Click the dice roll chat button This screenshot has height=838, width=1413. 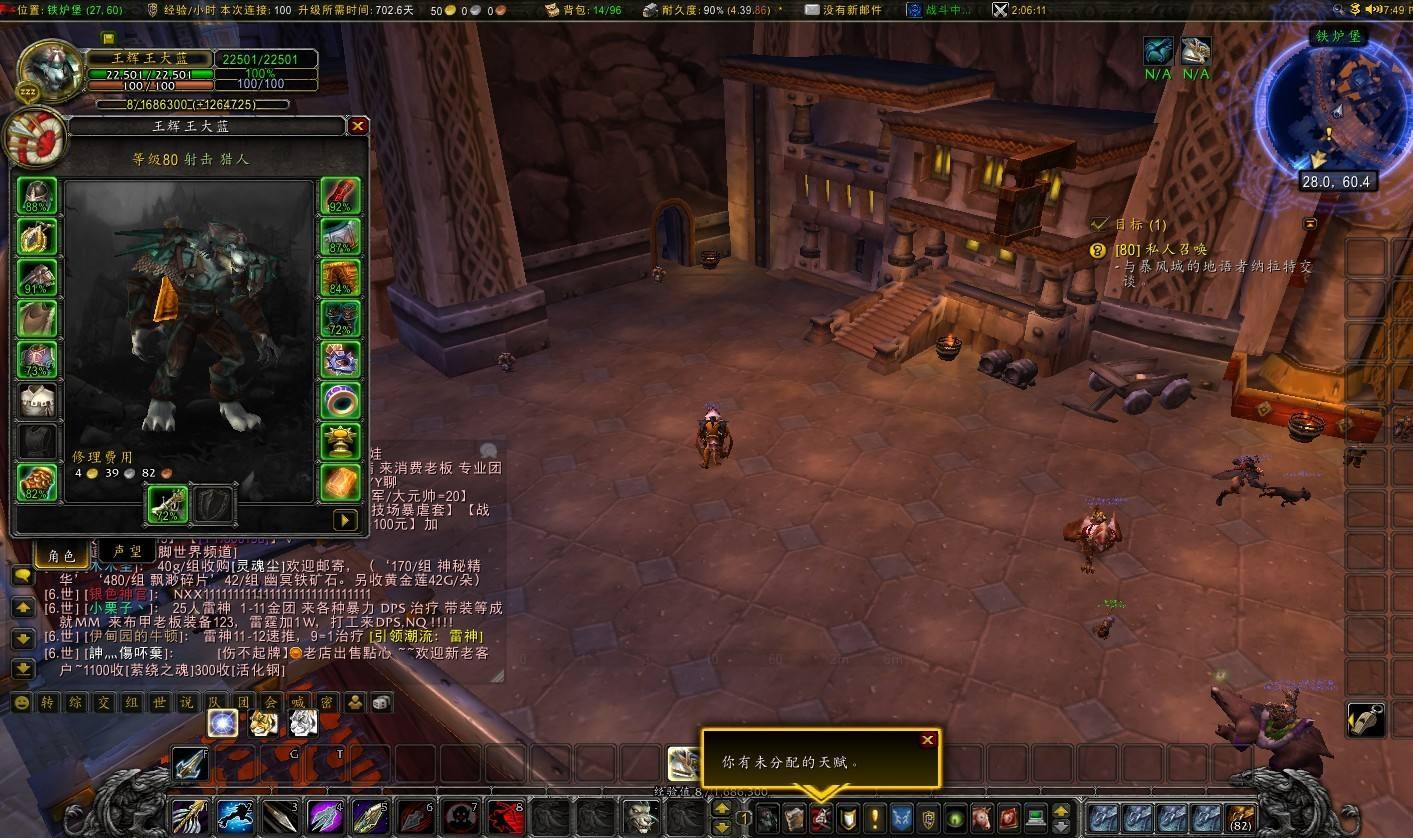click(x=382, y=703)
